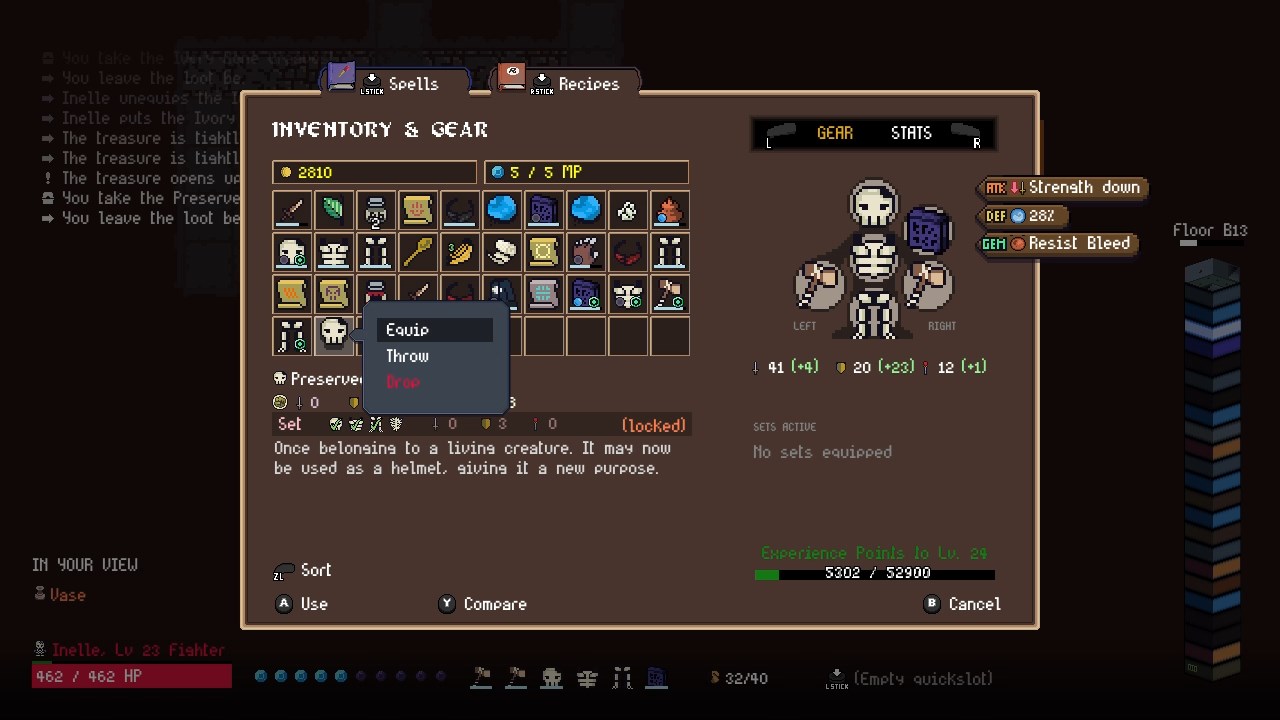The width and height of the screenshot is (1280, 720).
Task: Select the blue orb item in inventory
Action: (501, 210)
